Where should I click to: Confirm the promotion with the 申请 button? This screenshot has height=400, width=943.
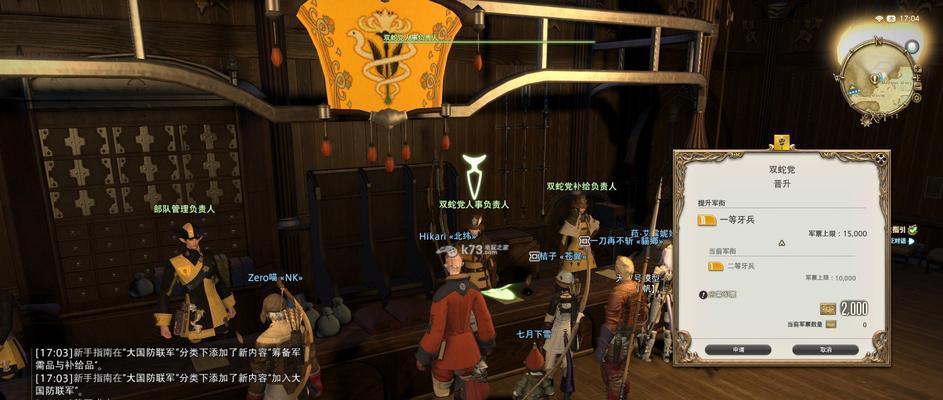(736, 350)
